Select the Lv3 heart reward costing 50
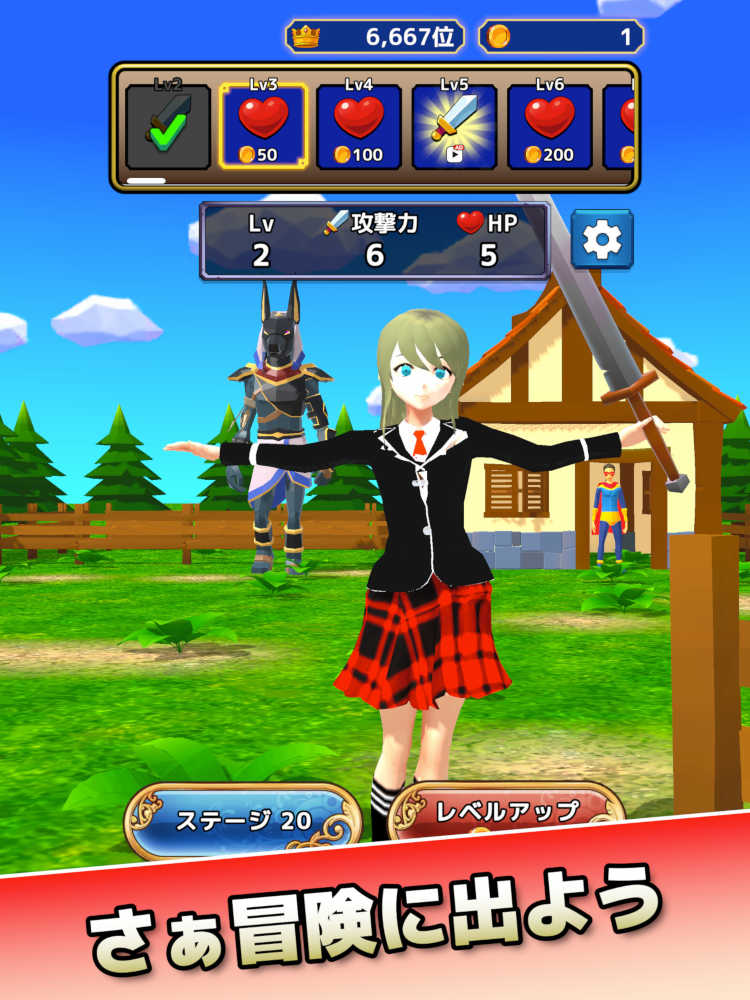750x1000 pixels. 263,127
